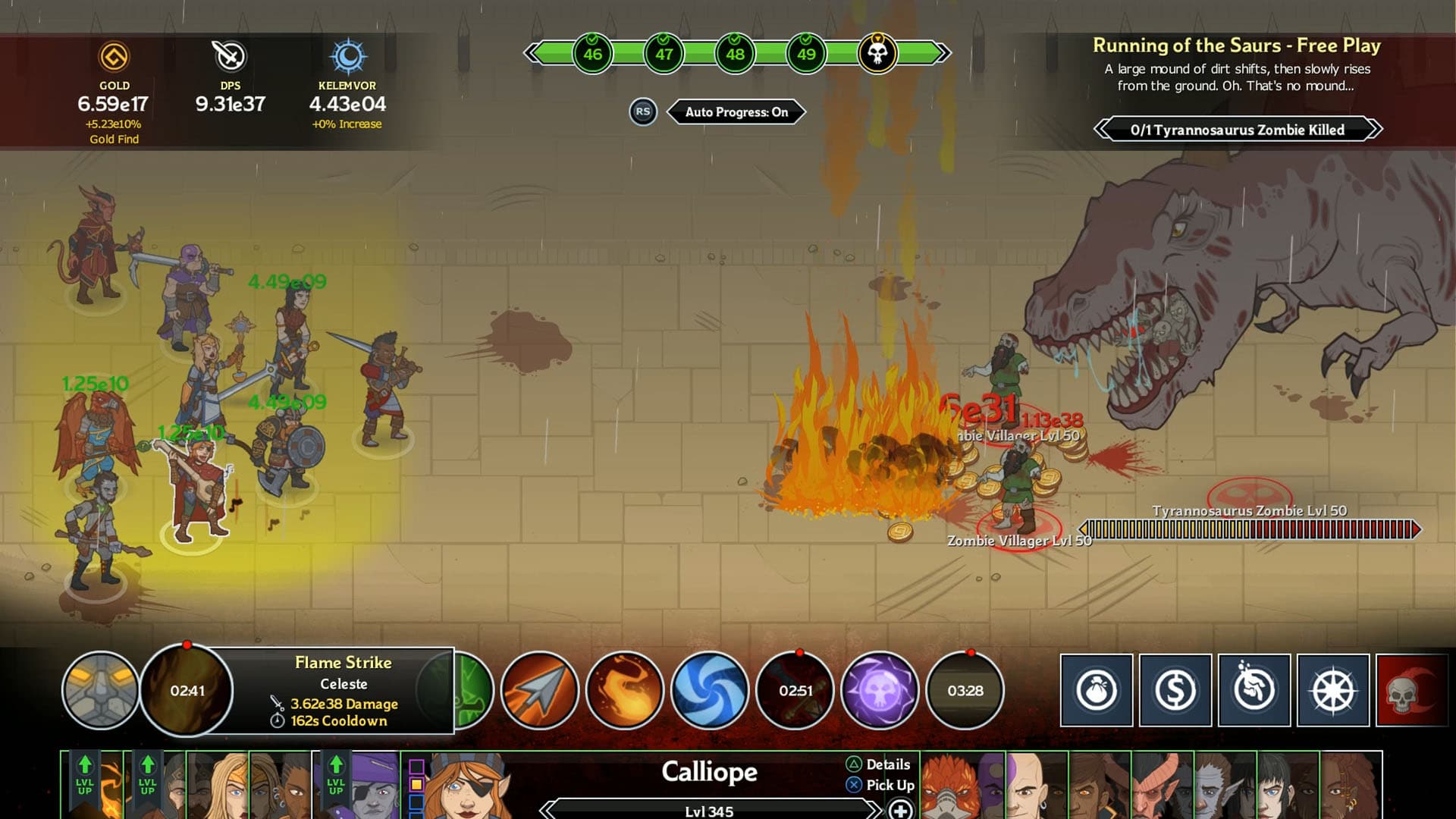Click the RS toggle button near Auto Progress
This screenshot has width=1456, height=819.
643,111
